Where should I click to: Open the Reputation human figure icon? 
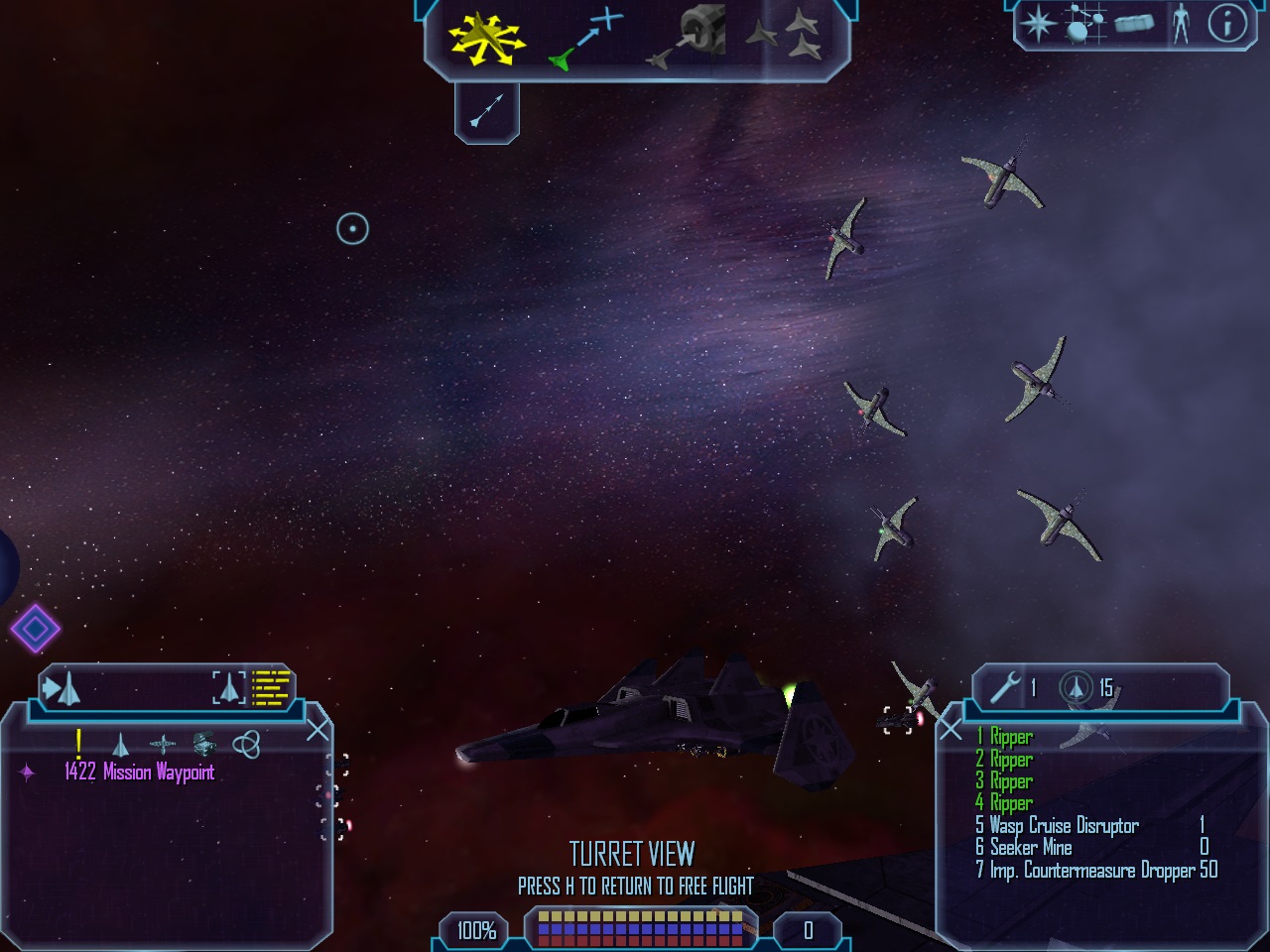coord(1181,24)
